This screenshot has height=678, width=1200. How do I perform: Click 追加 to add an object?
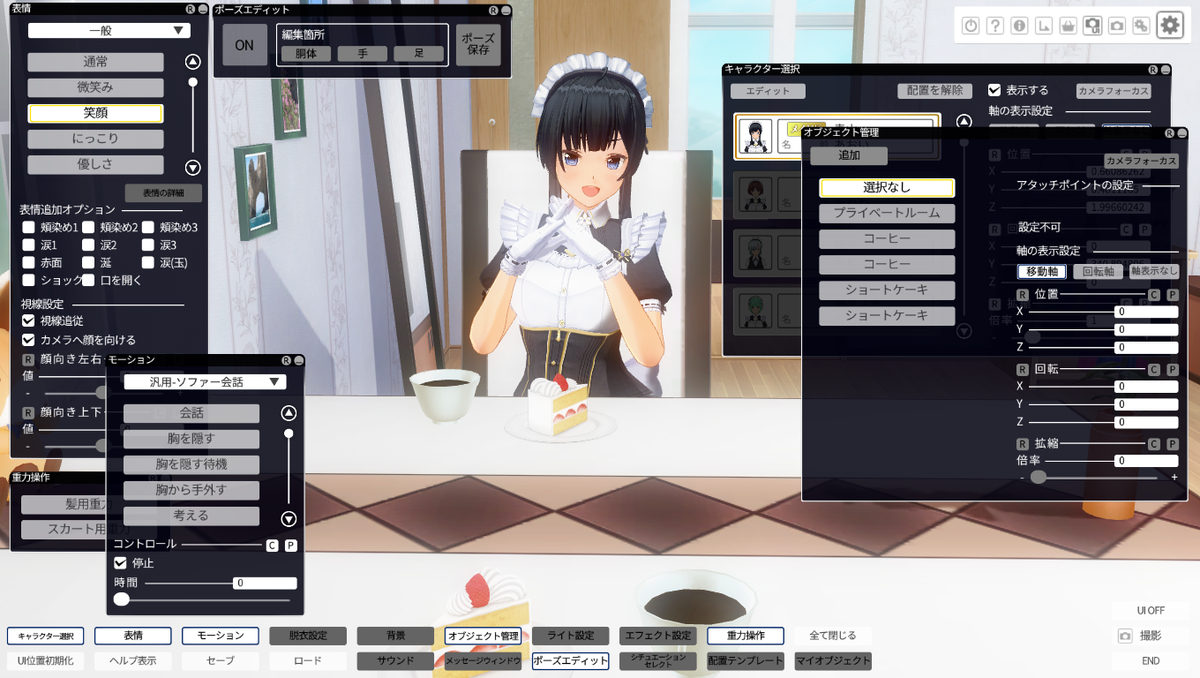848,156
